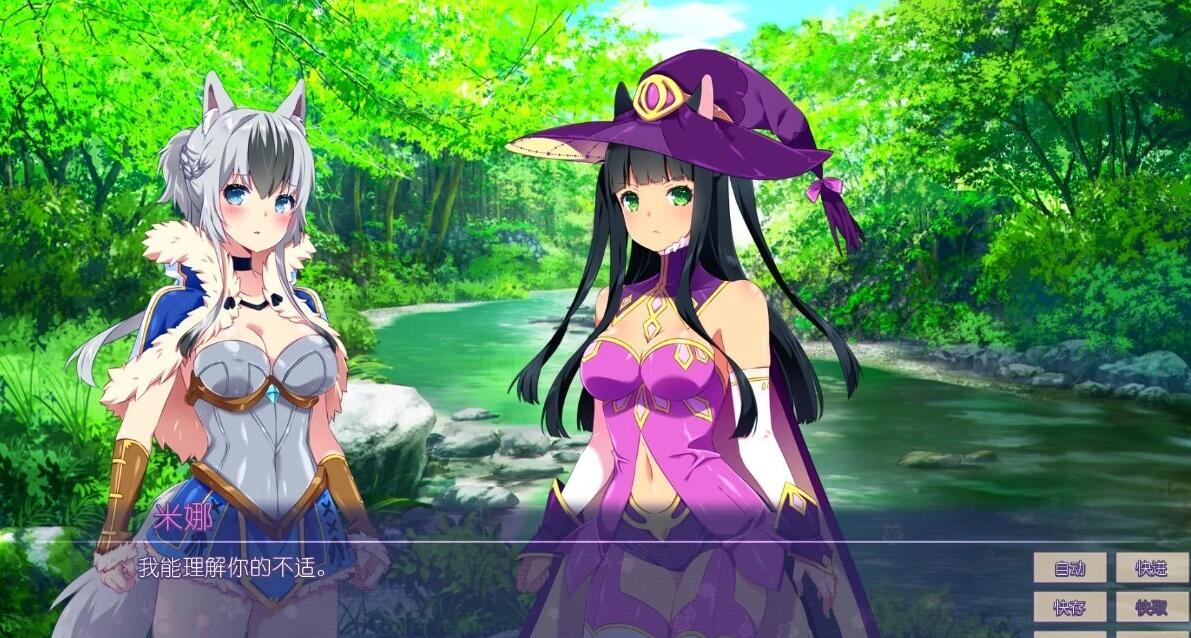
Task: Turn on auto-play with the 自动 button
Action: [1069, 568]
